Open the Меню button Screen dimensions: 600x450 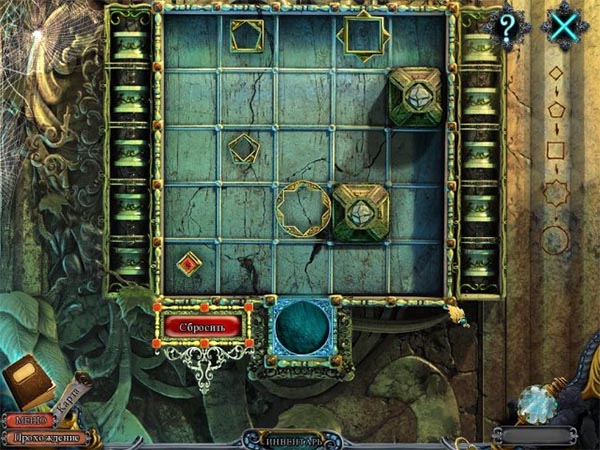tap(28, 421)
